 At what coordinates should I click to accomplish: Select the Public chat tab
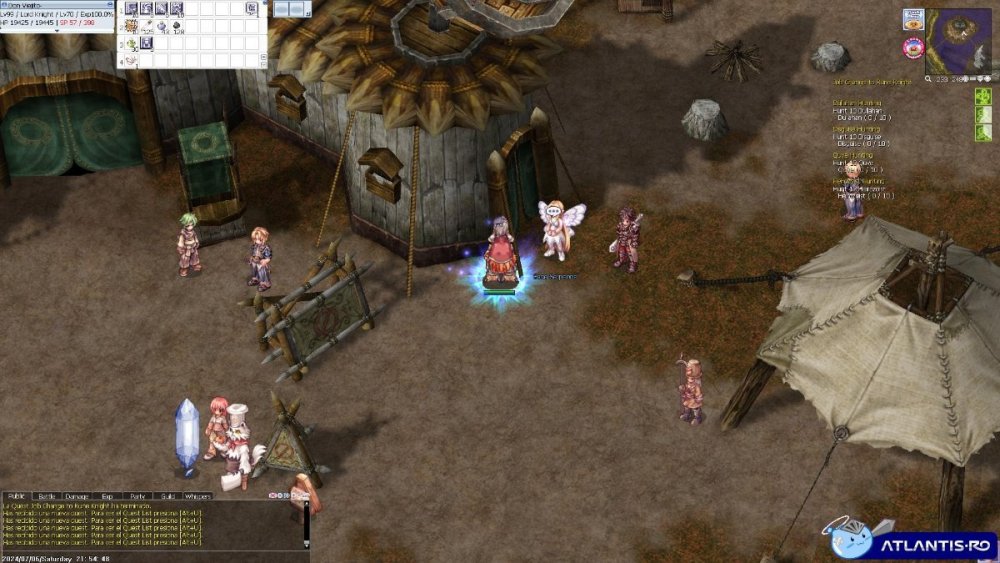coord(16,496)
